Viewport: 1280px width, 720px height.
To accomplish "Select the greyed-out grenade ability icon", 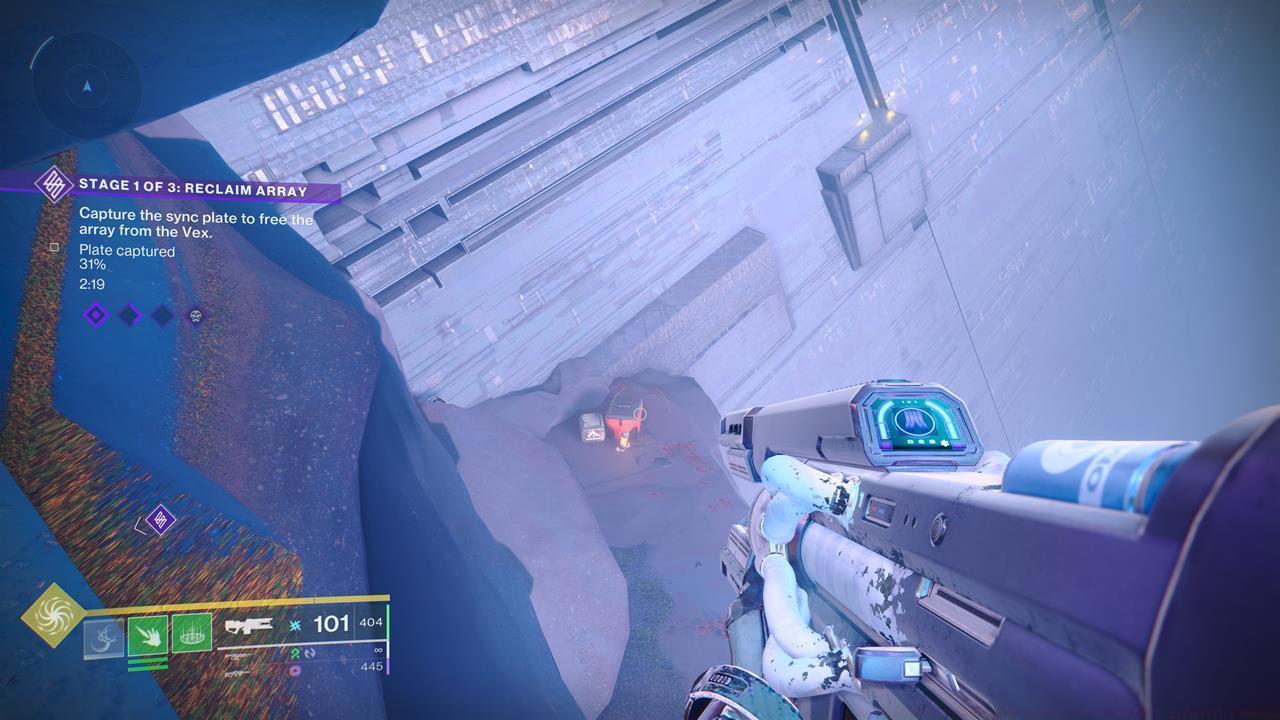I will 104,638.
